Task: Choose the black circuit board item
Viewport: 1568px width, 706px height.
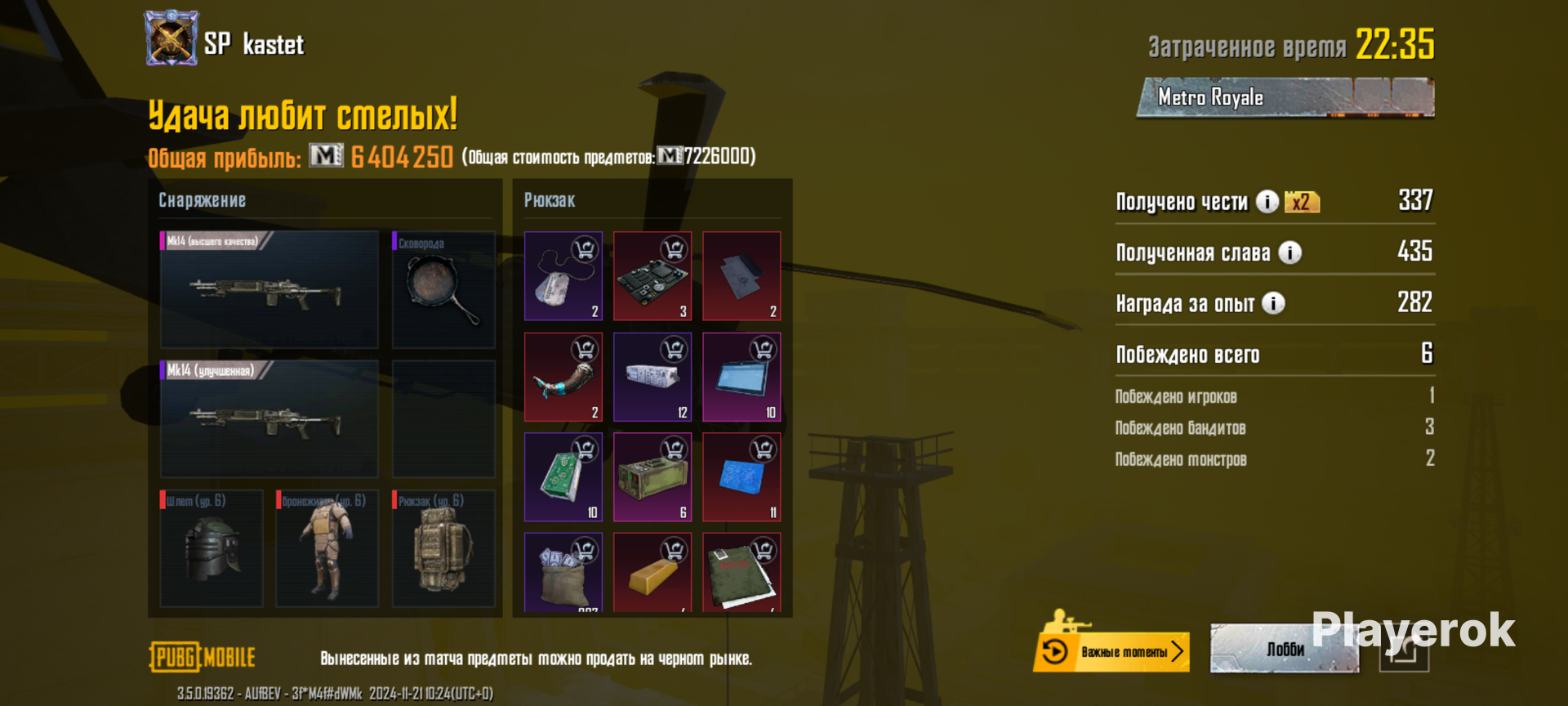Action: [652, 275]
